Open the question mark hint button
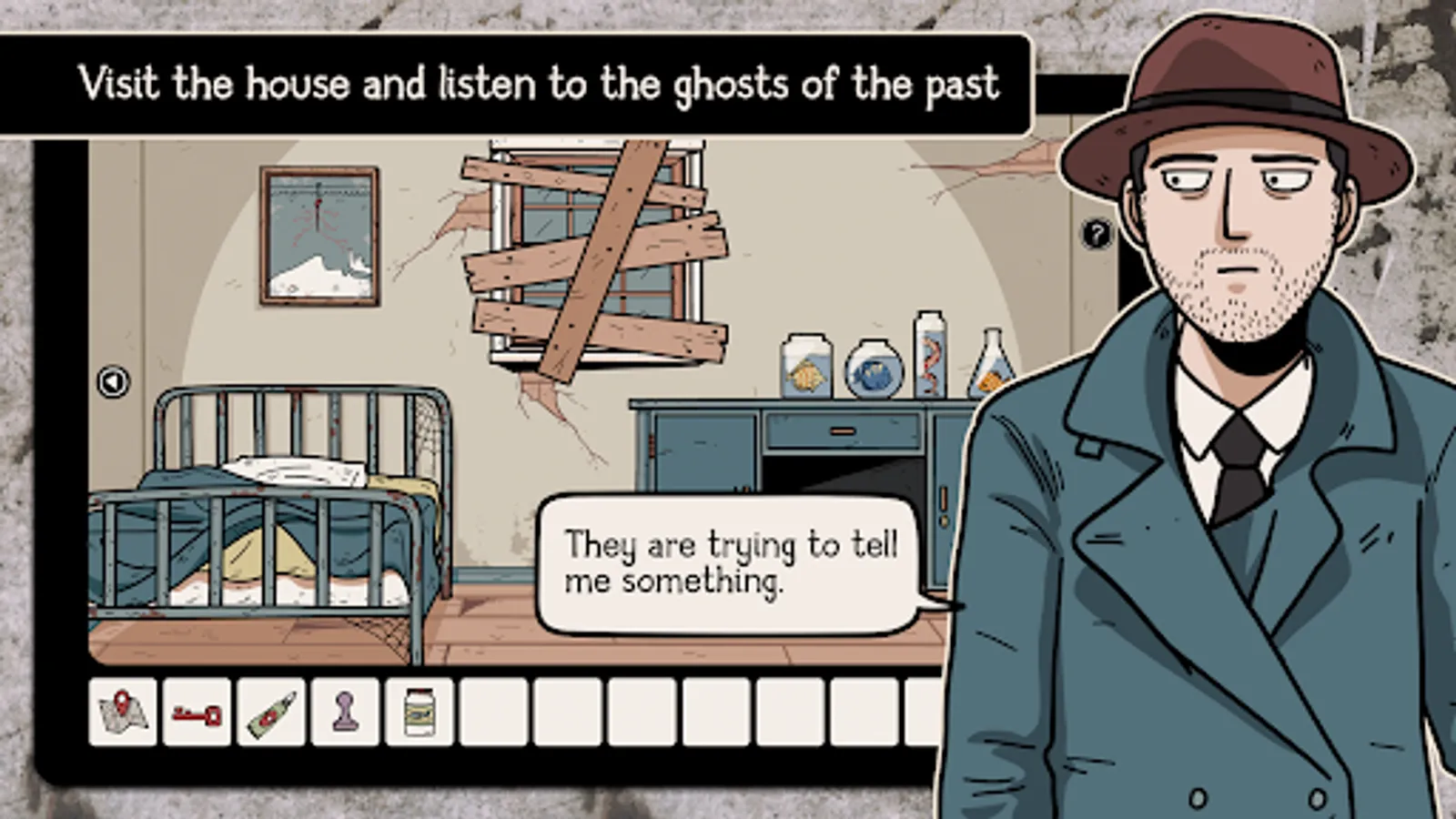The width and height of the screenshot is (1456, 819). pos(1097,235)
